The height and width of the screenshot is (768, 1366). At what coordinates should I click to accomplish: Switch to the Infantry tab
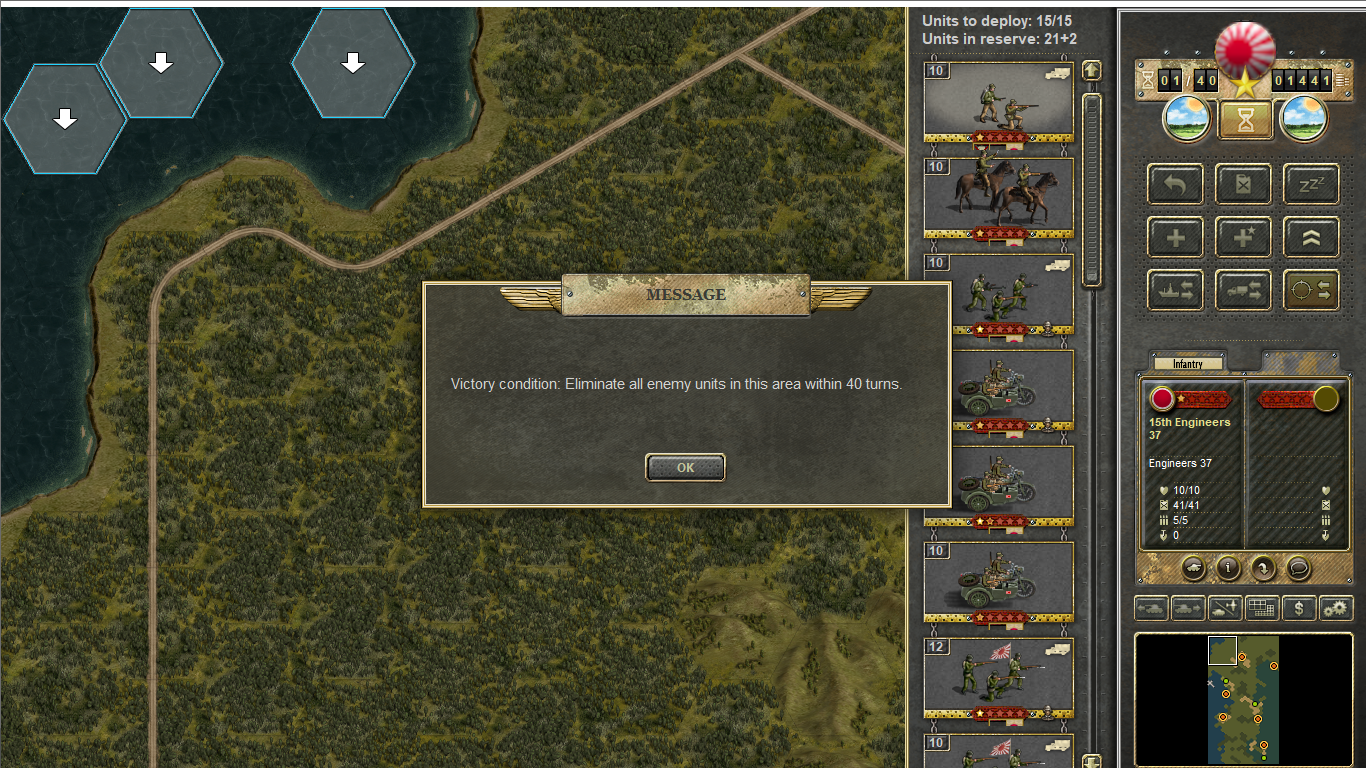1188,364
